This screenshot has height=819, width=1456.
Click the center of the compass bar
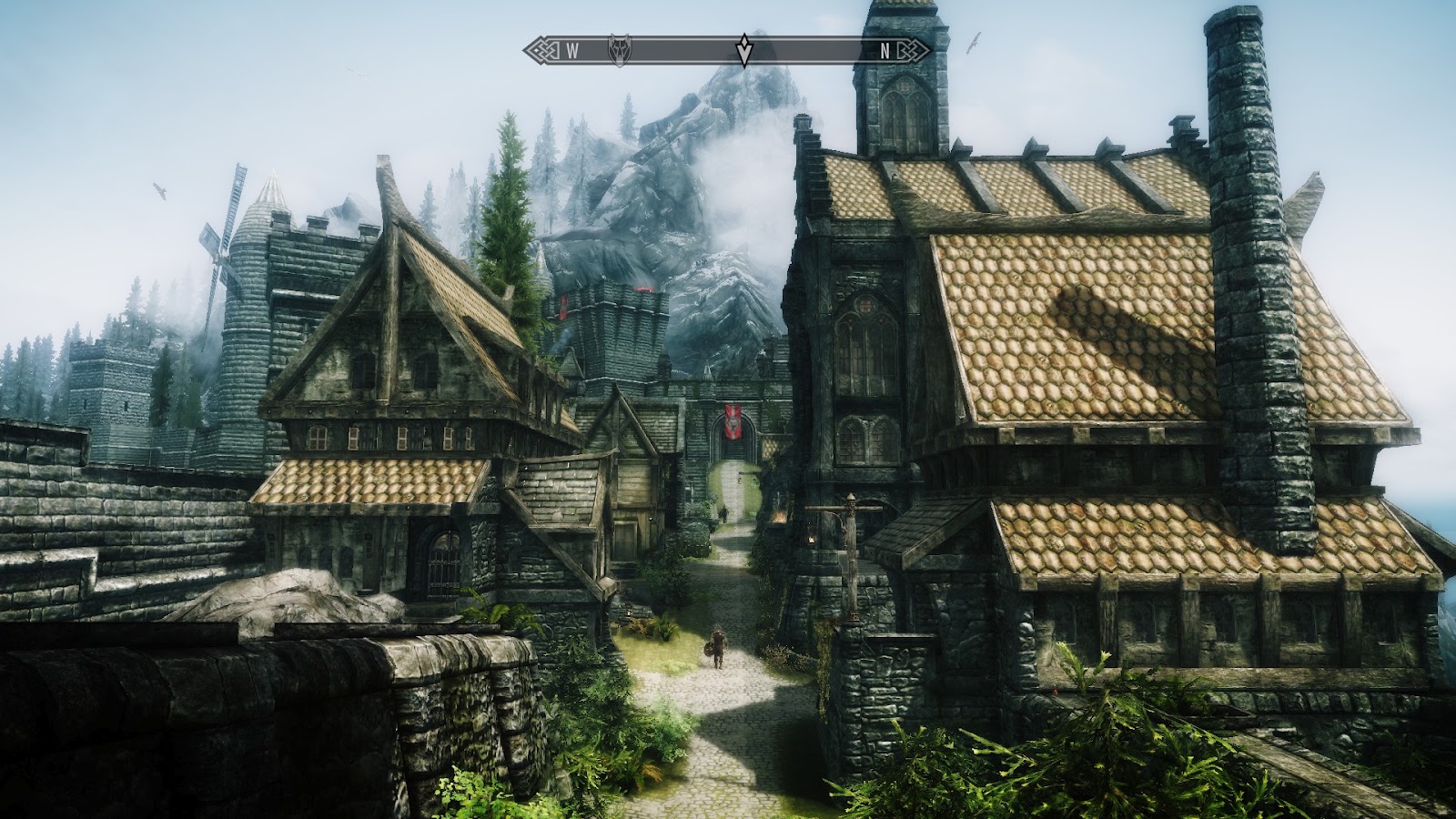728,50
